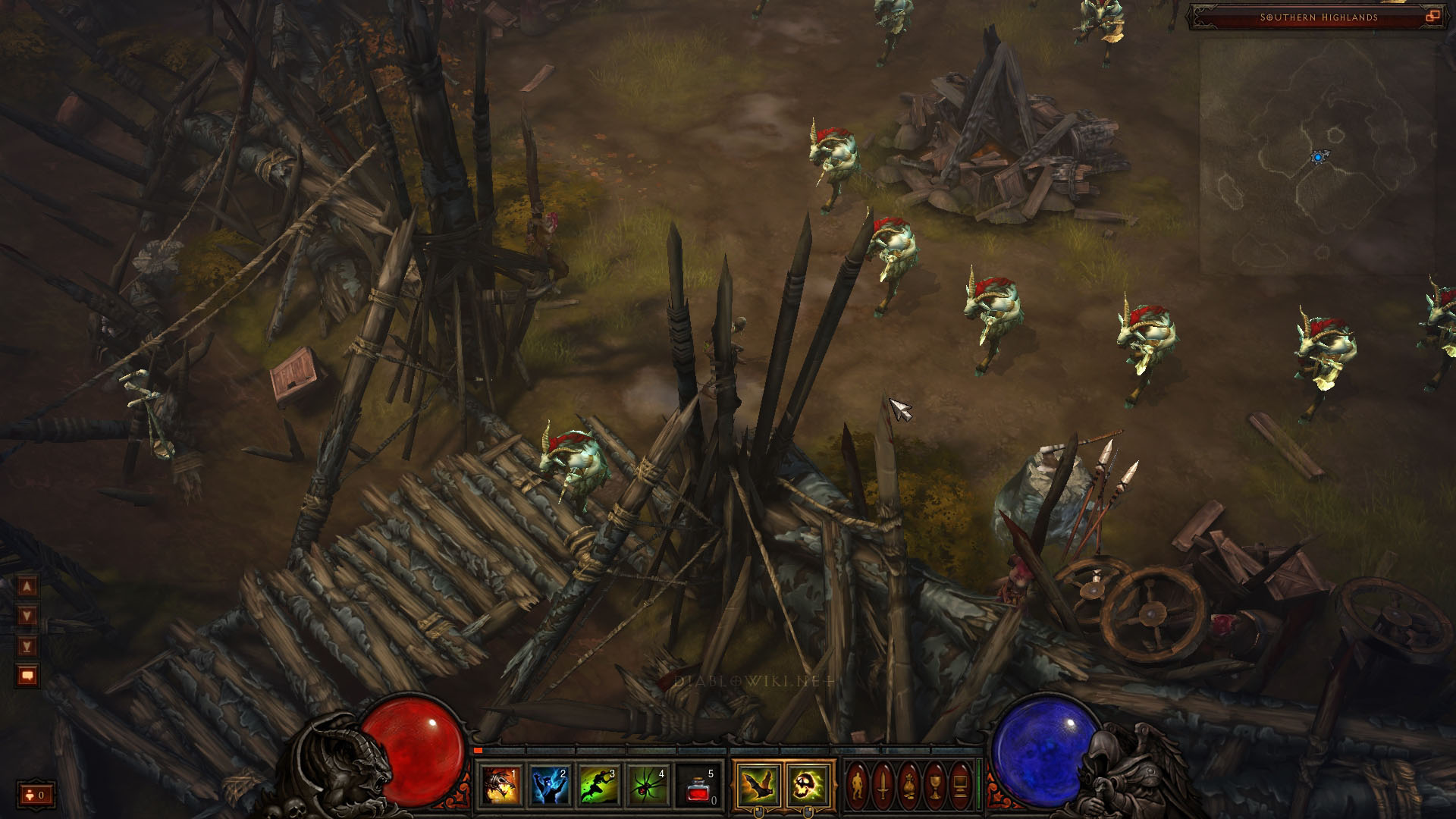Image resolution: width=1456 pixels, height=819 pixels.
Task: Jump to chat bottom arrow button
Action: click(27, 645)
